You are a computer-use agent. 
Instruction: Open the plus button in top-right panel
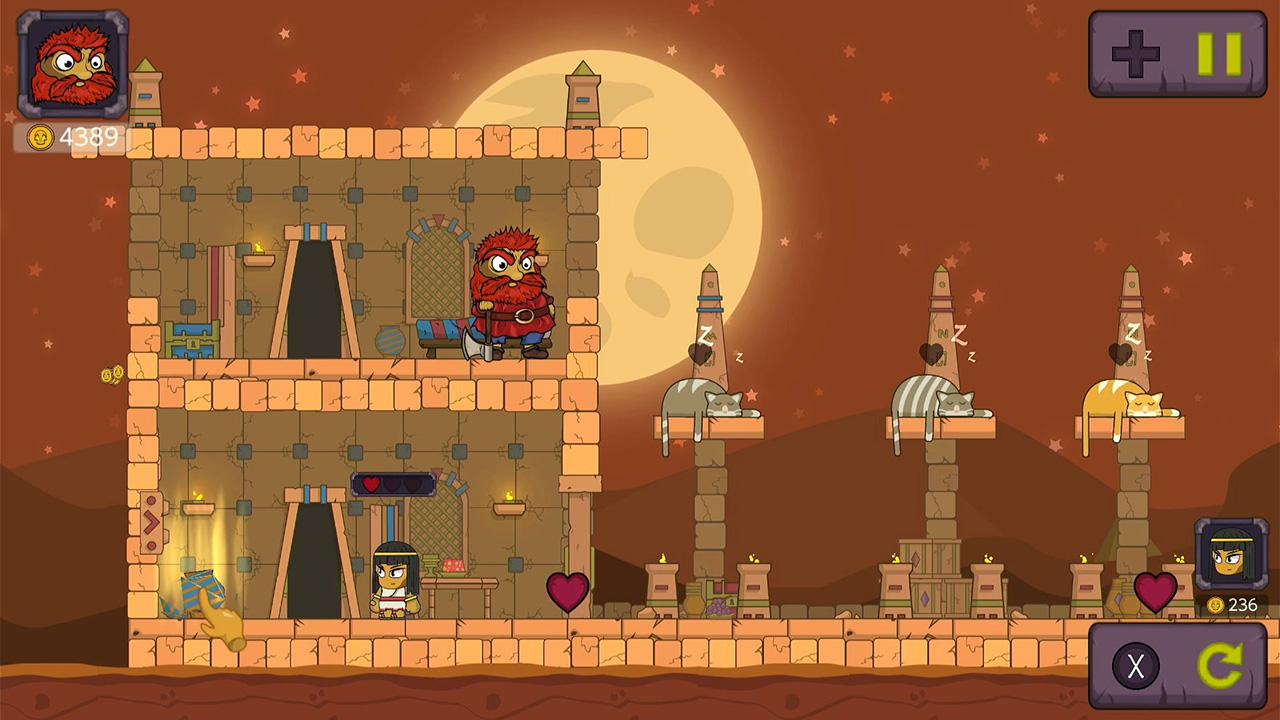(1135, 55)
